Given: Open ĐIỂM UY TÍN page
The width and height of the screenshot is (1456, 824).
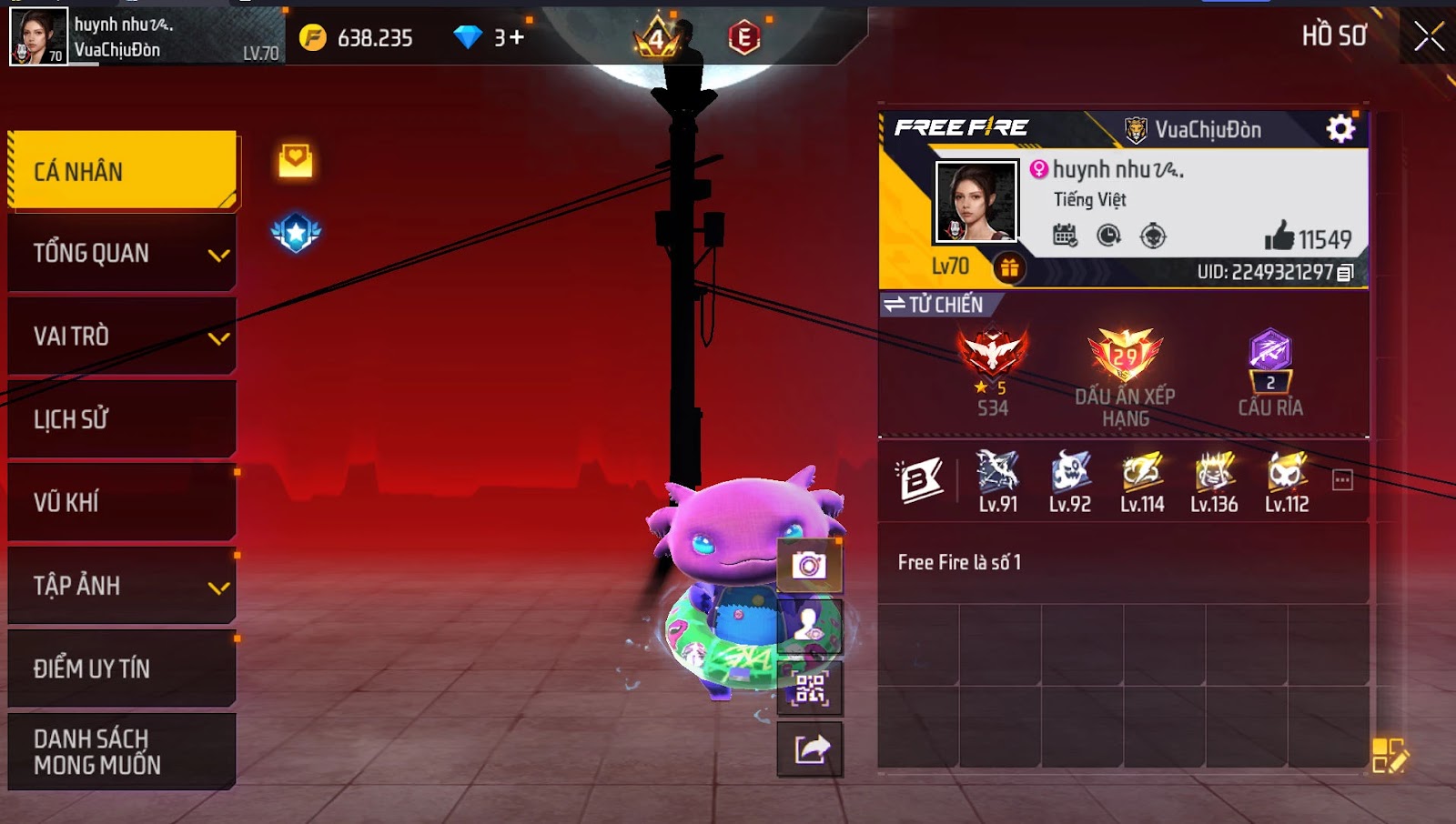Looking at the screenshot, I should (123, 668).
